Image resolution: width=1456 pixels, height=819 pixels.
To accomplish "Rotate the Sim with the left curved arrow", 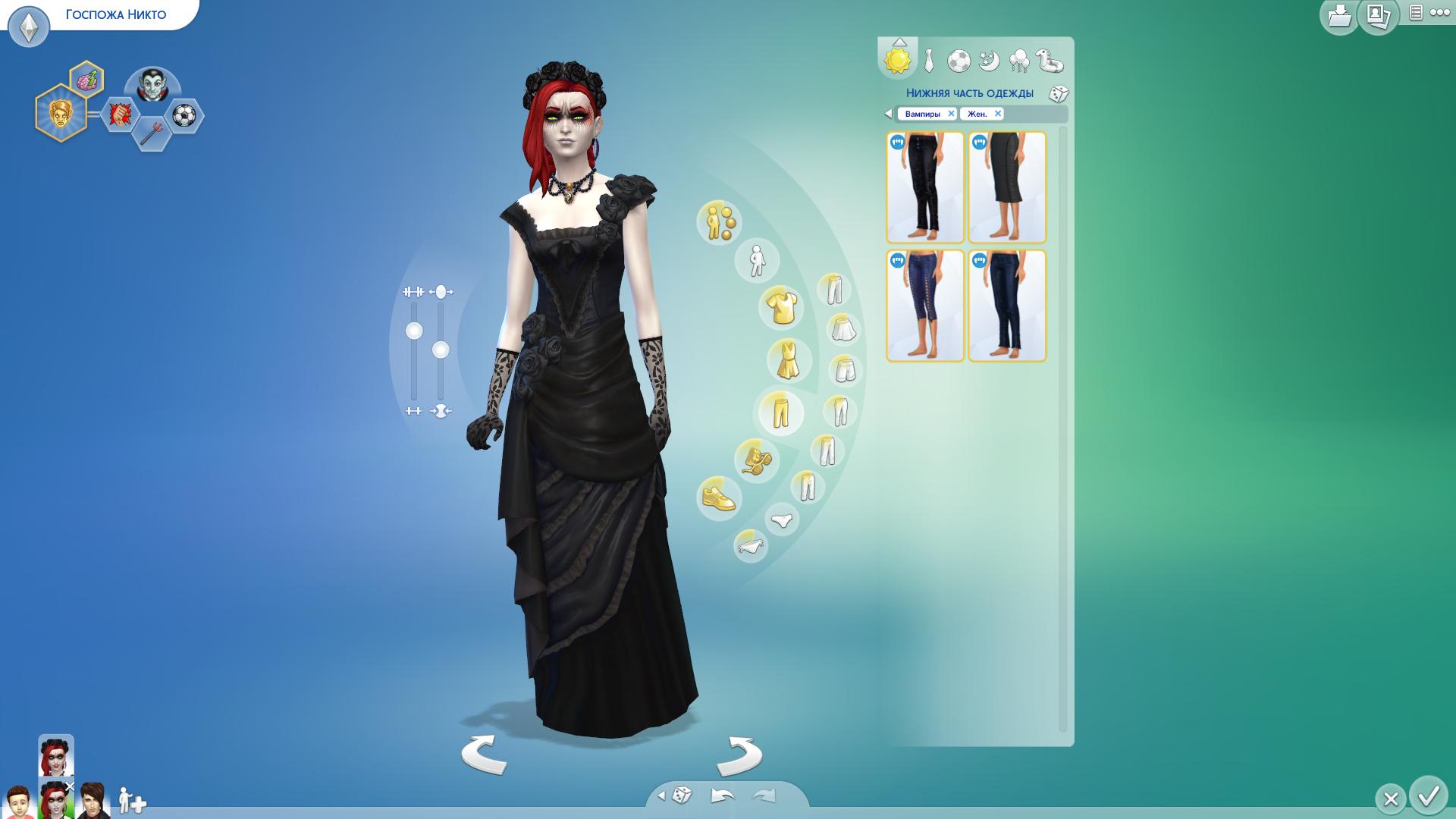I will pos(484,755).
